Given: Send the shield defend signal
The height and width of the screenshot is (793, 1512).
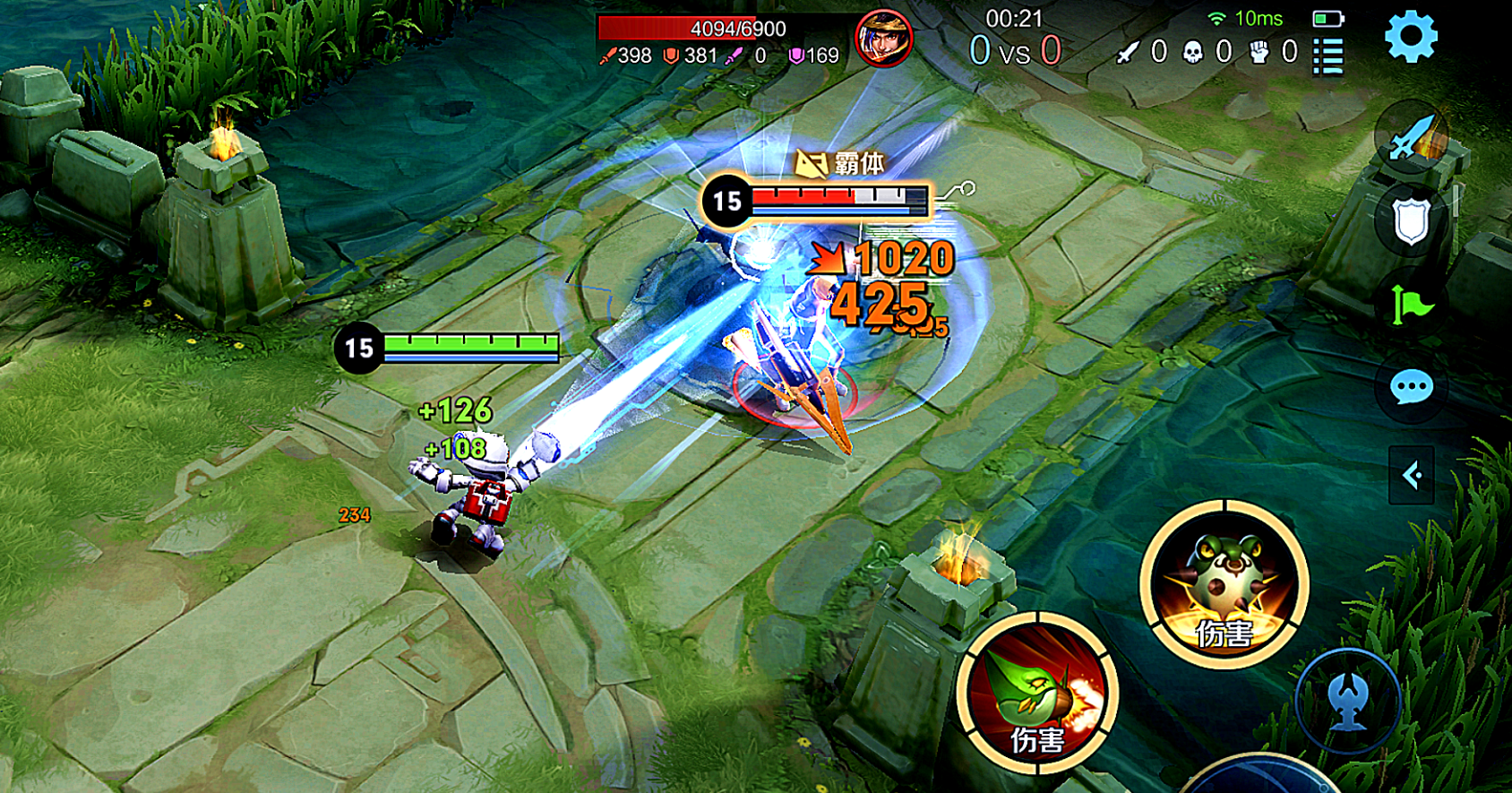Looking at the screenshot, I should click(x=1411, y=221).
